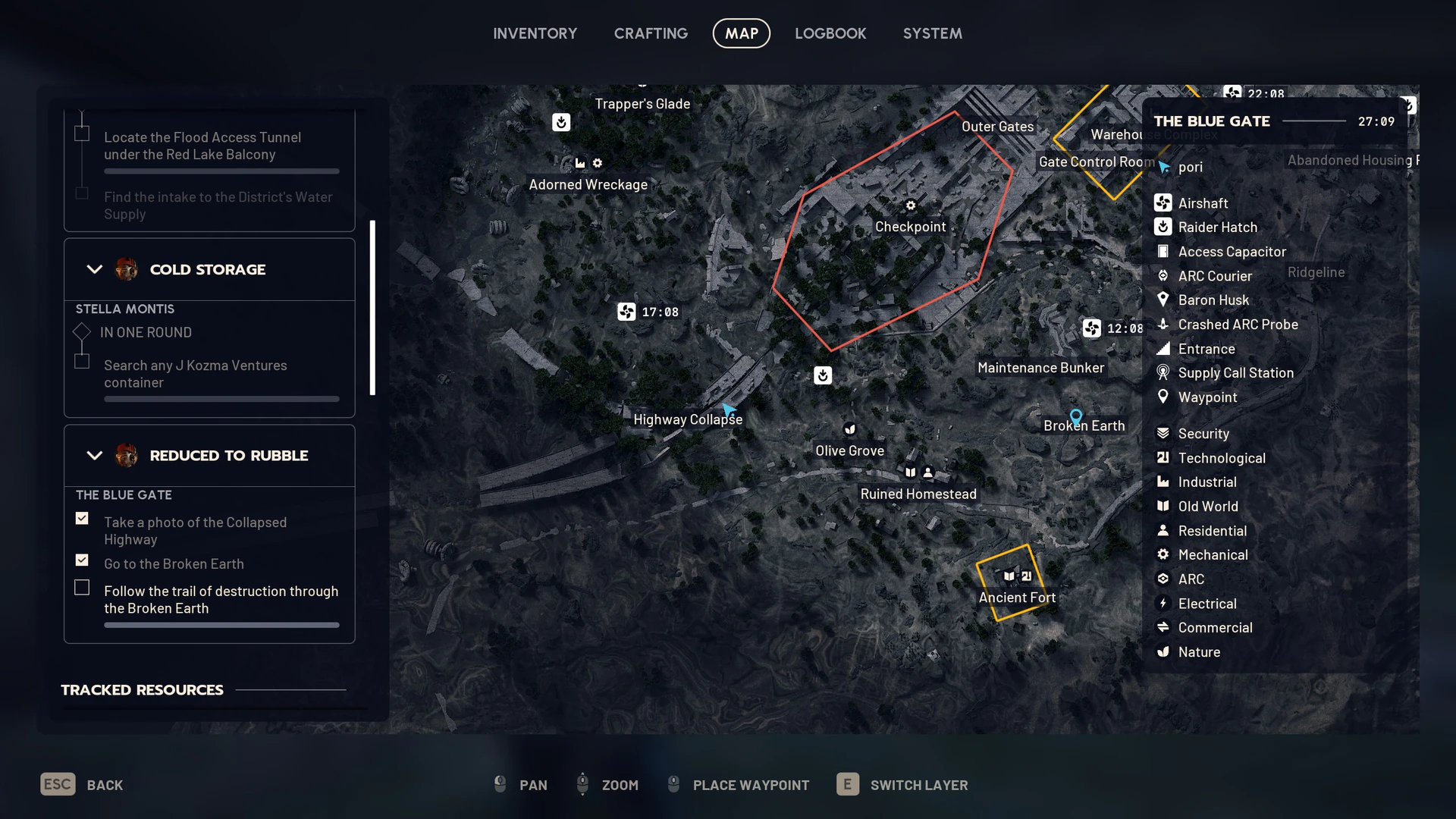Toggle the Airshaft legend entry
Viewport: 1456px width, 819px height.
pos(1203,203)
